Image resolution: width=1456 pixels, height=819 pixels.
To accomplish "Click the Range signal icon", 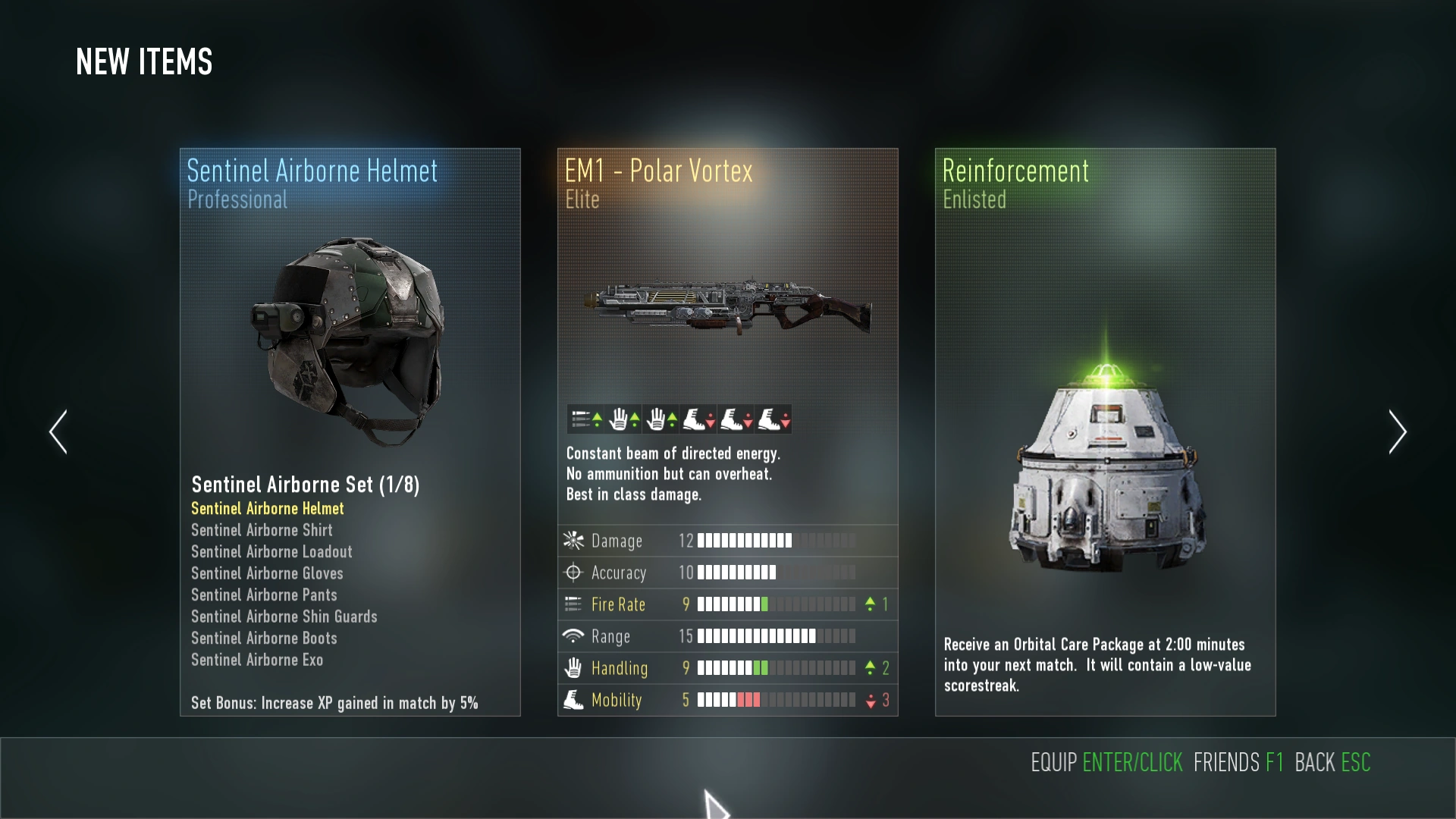I will point(574,636).
